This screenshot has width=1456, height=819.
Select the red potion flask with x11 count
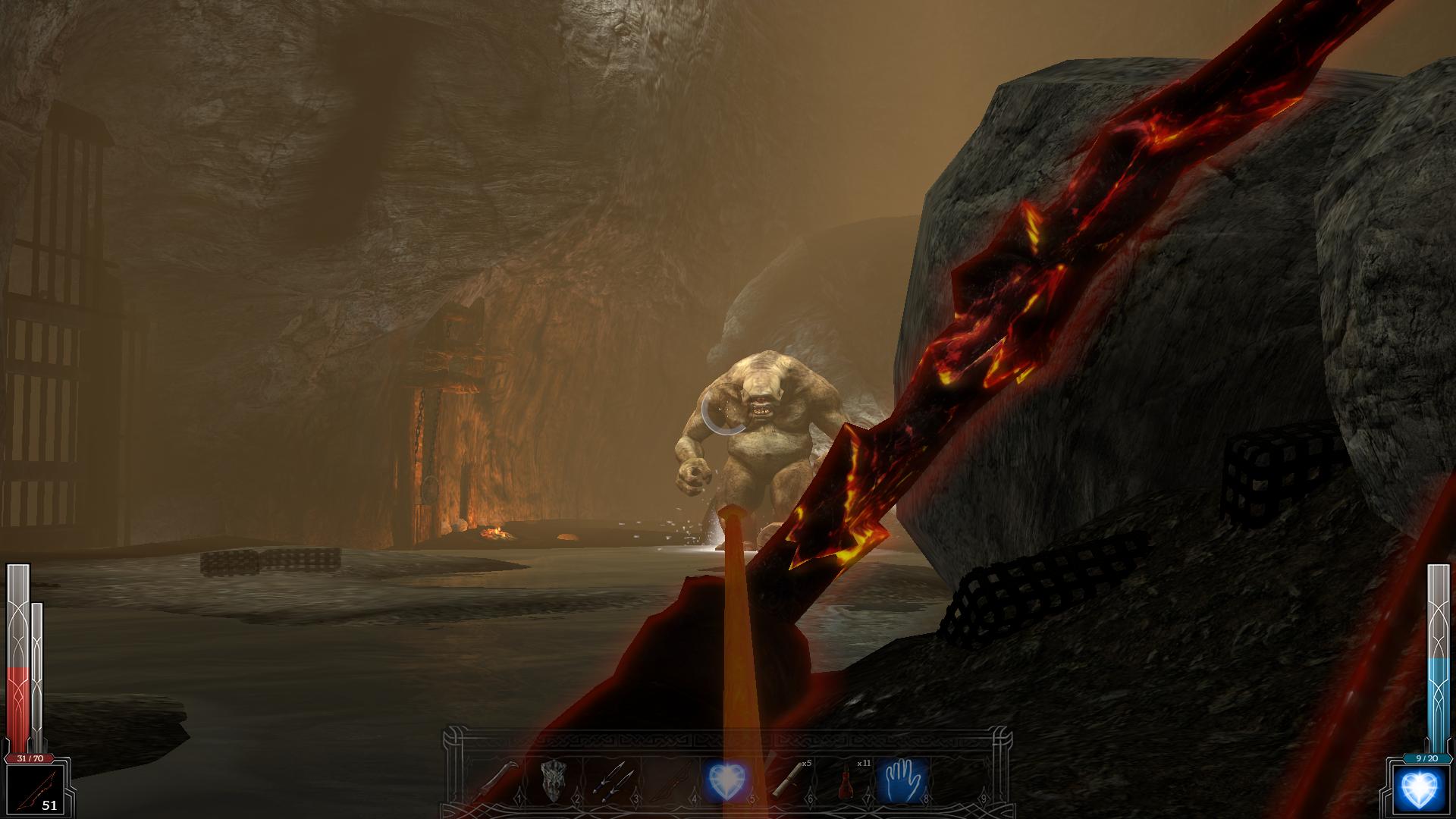[x=843, y=780]
